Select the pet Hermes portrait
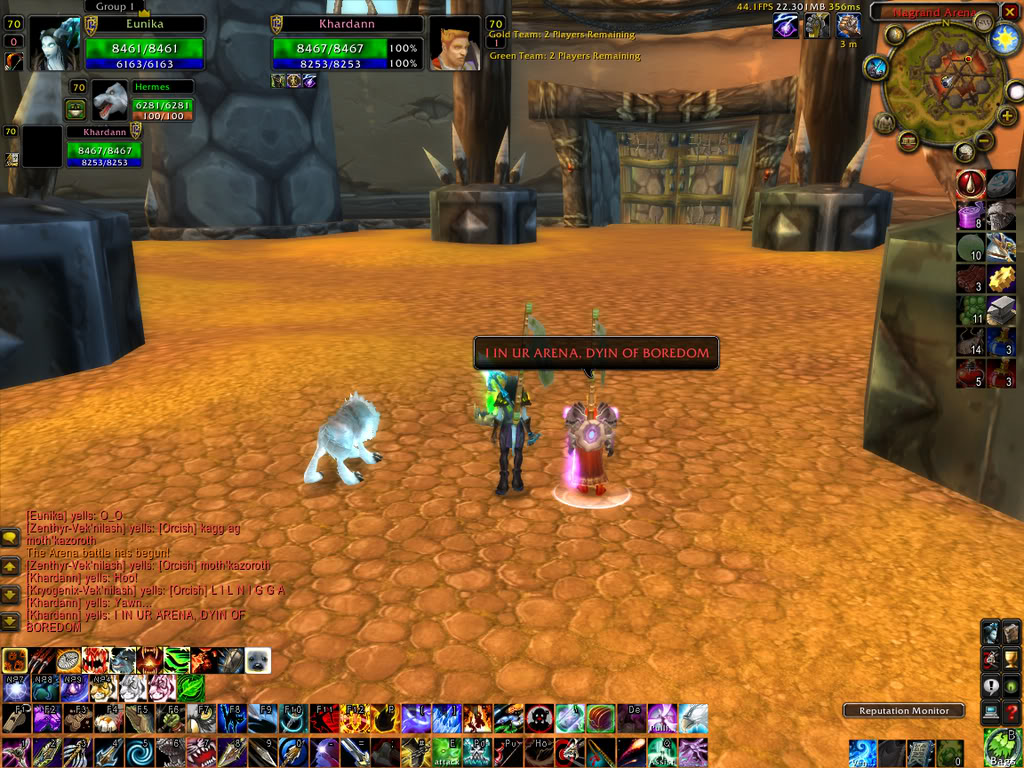This screenshot has width=1024, height=768. (109, 101)
